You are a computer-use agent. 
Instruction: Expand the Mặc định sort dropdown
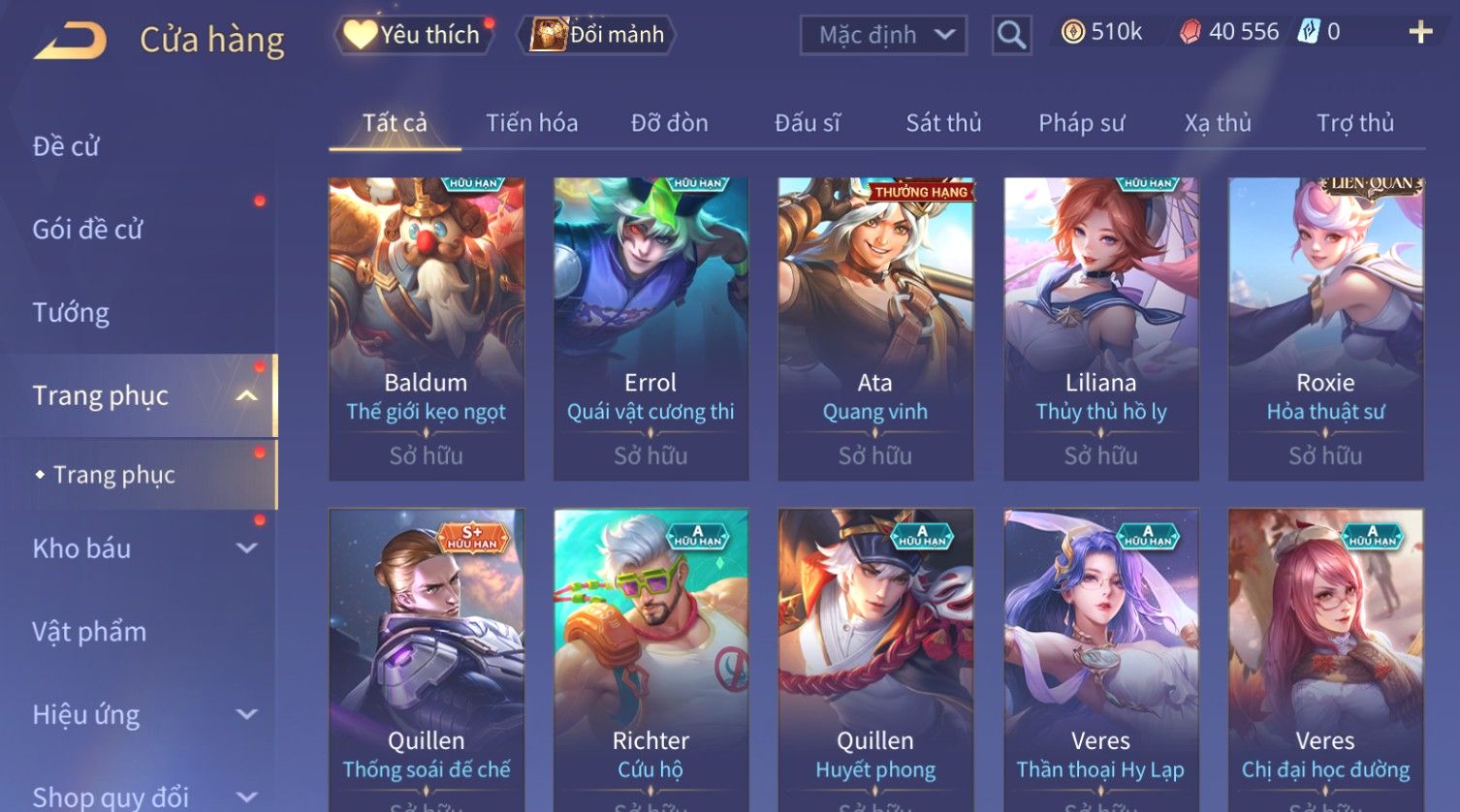883,36
